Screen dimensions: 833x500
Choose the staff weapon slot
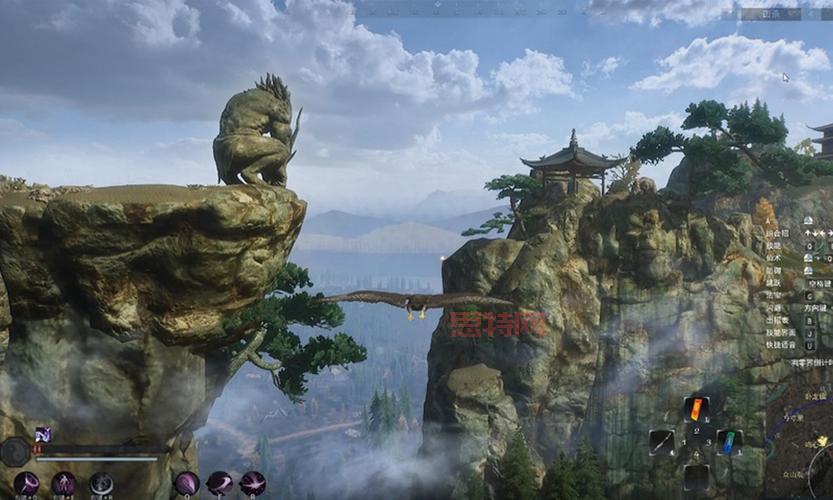[x=662, y=442]
